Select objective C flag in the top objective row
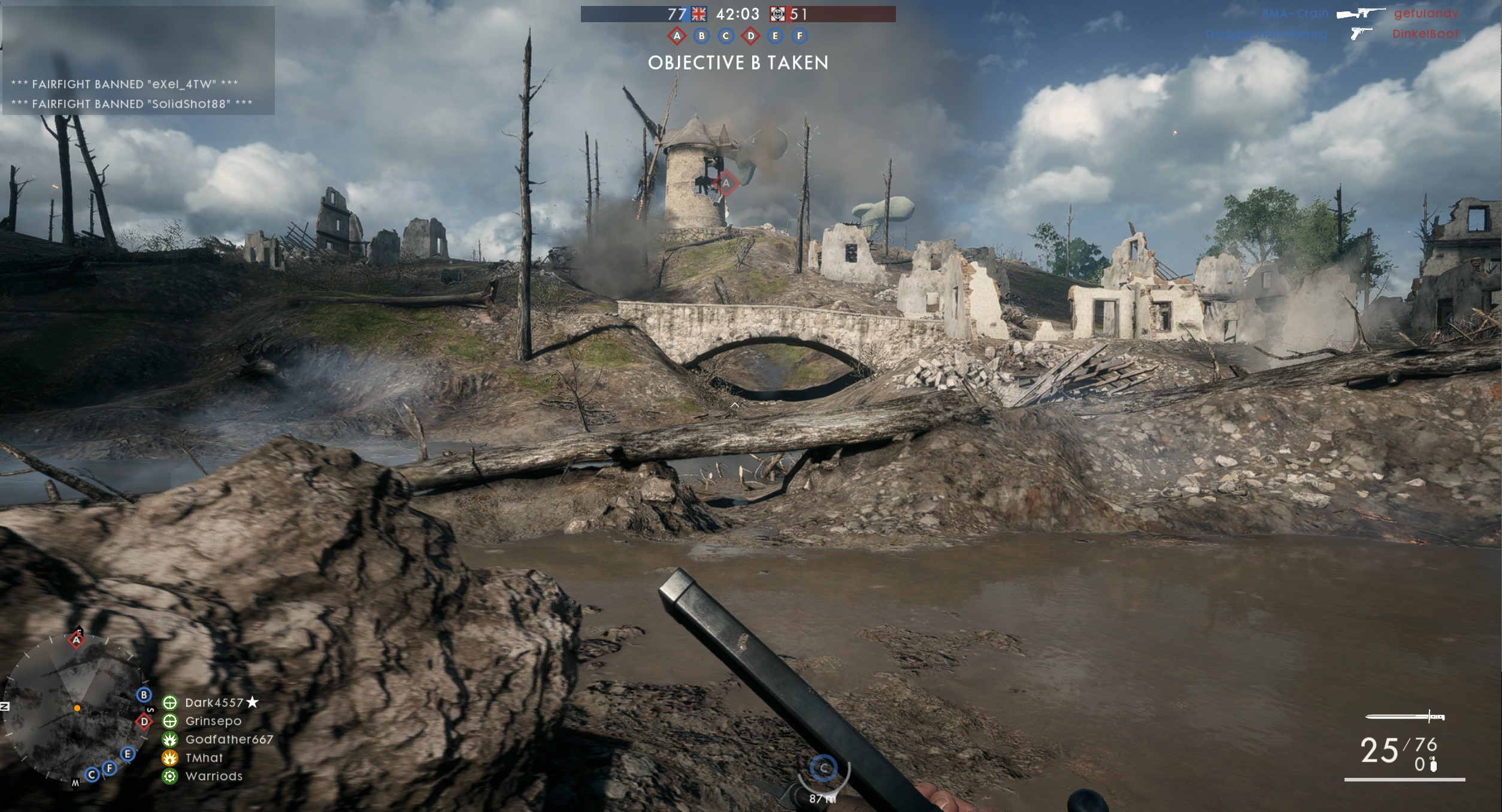 pyautogui.click(x=726, y=36)
